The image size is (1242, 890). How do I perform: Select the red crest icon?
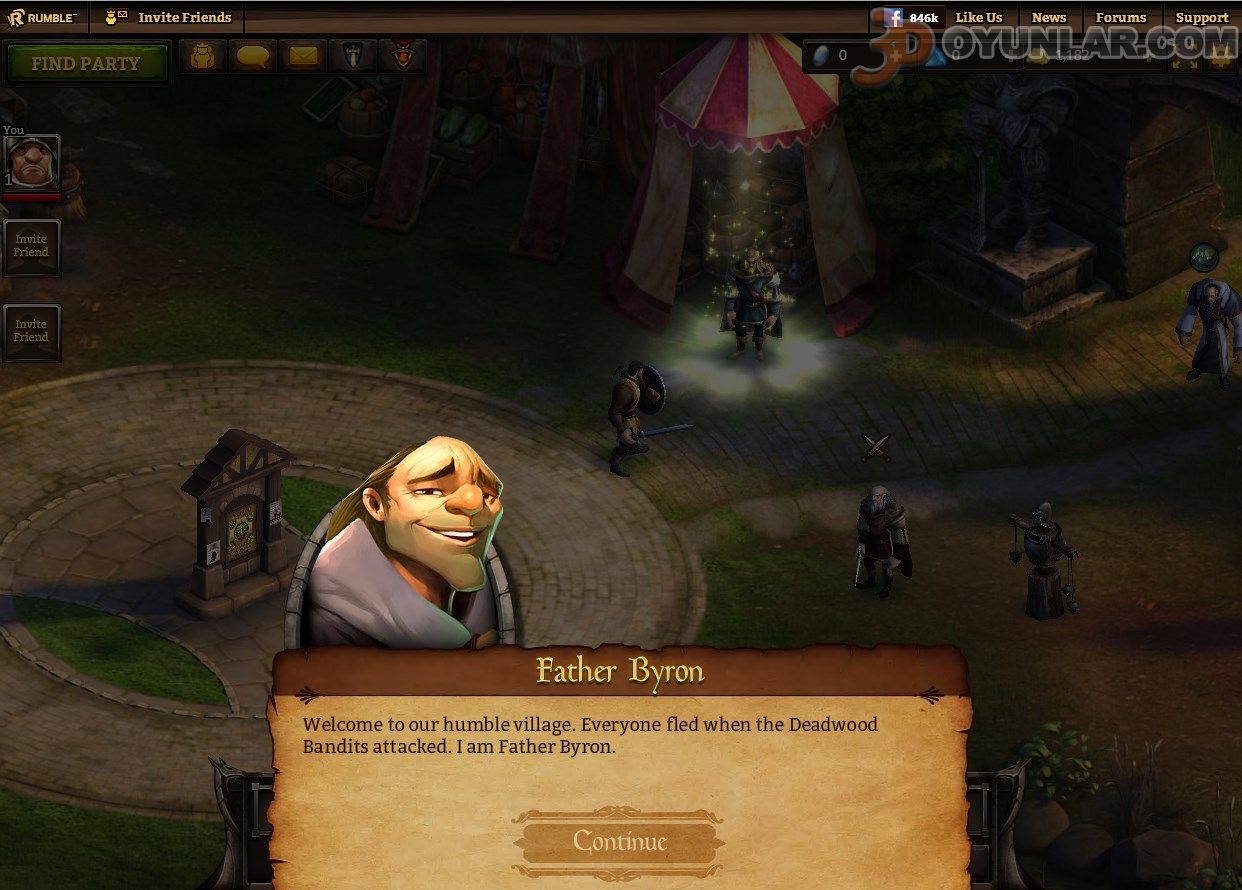(x=403, y=56)
